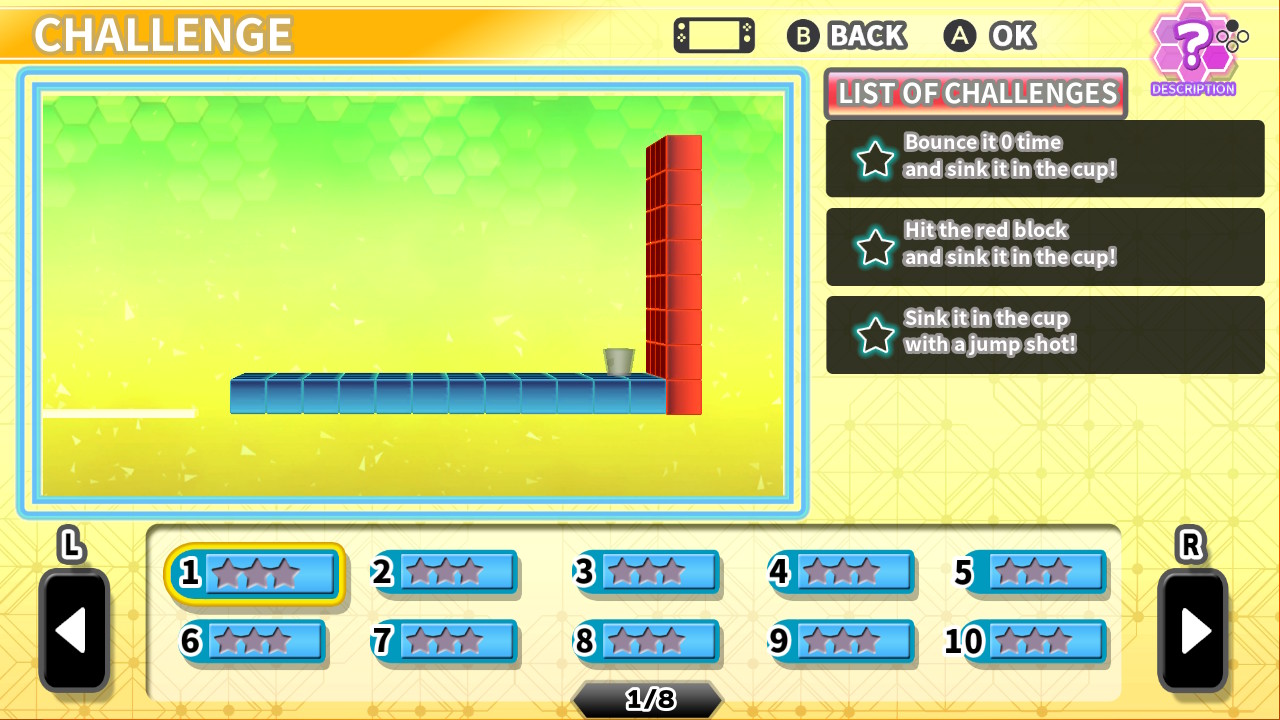Click the star beside the jump shot challenge
The image size is (1280, 720).
[874, 334]
